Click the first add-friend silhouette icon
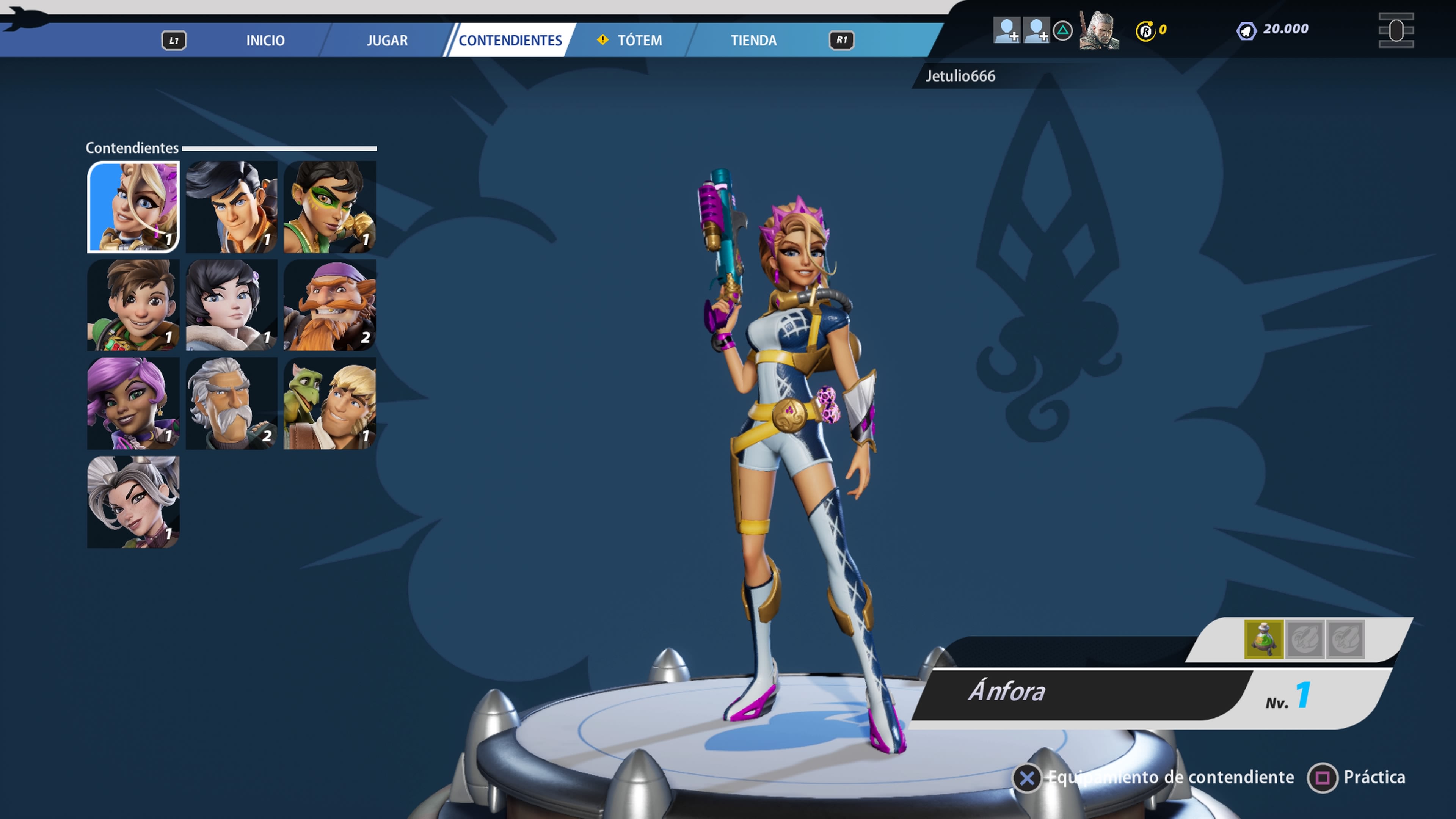Image resolution: width=1456 pixels, height=819 pixels. (1007, 30)
